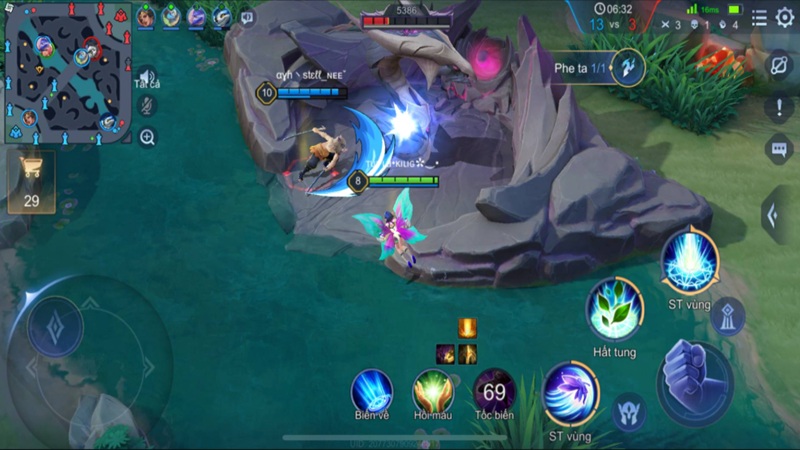Screen dimensions: 800x450
Task: Use the Hồi máu heal ability
Action: coord(433,389)
